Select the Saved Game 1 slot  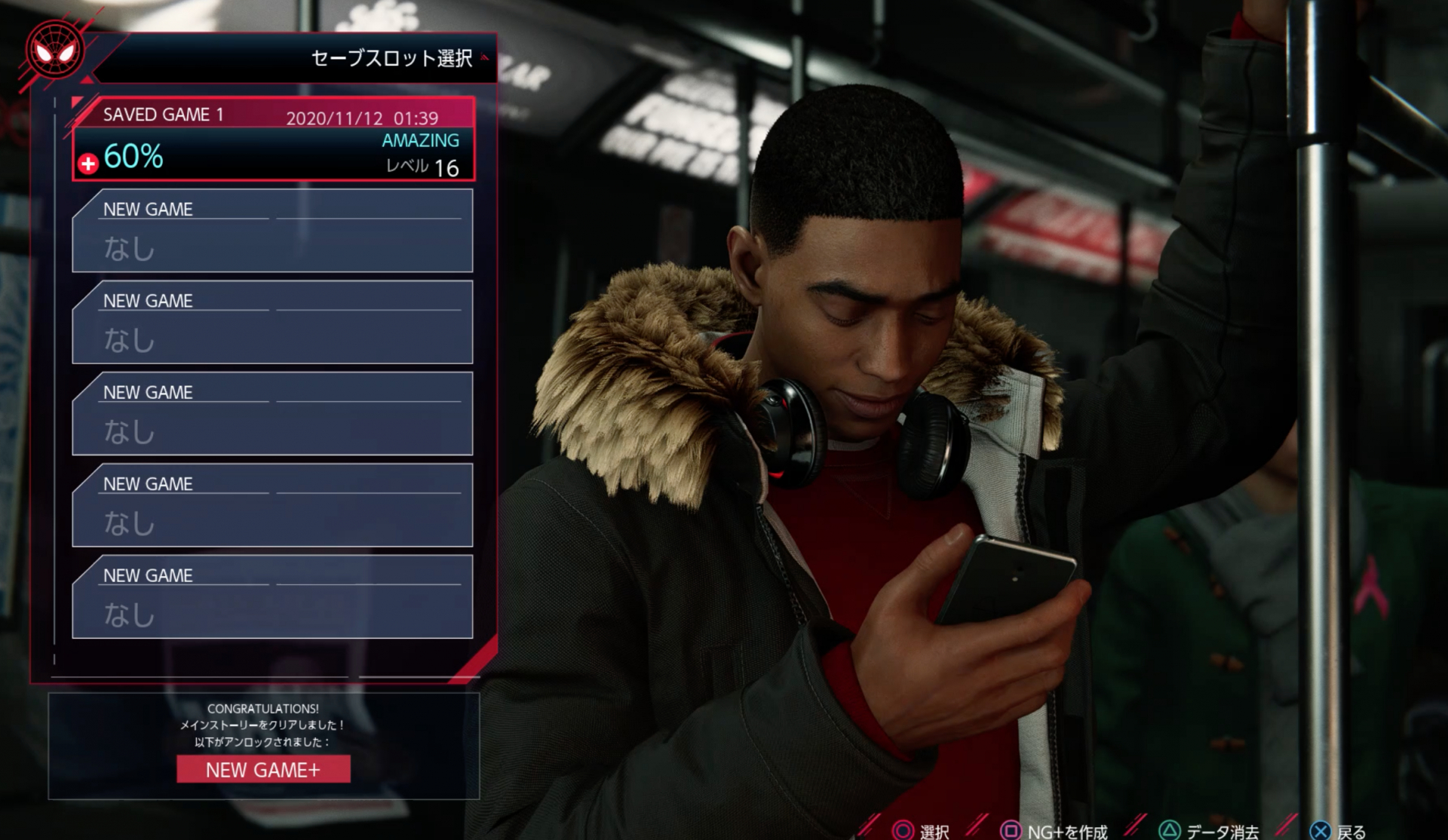pos(273,139)
